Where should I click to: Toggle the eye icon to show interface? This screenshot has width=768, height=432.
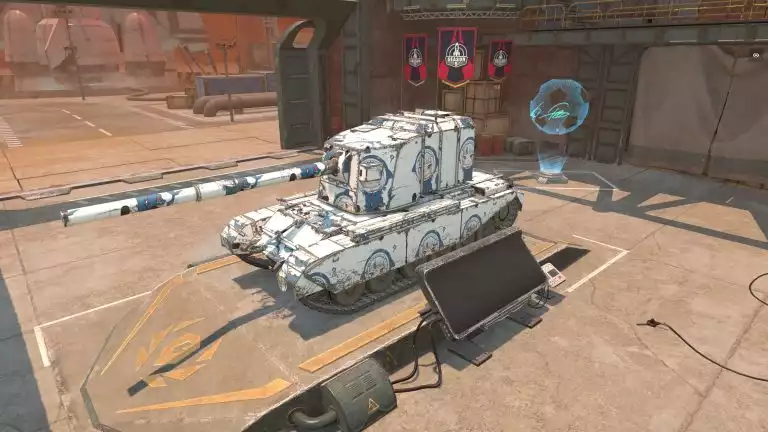tap(755, 57)
